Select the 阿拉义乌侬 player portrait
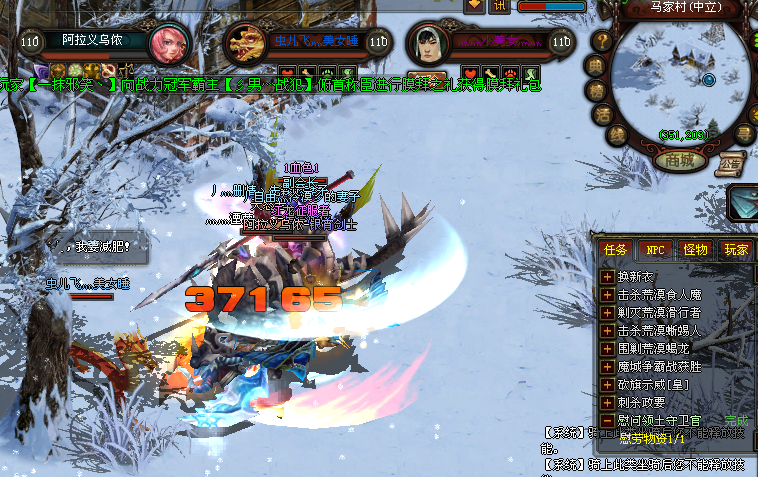The width and height of the screenshot is (758, 477). 168,43
